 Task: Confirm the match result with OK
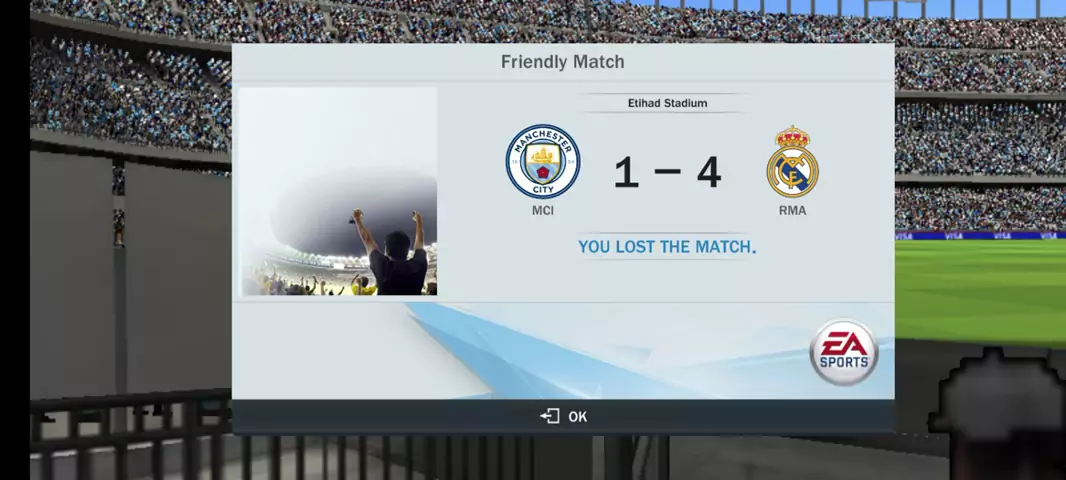pos(564,416)
